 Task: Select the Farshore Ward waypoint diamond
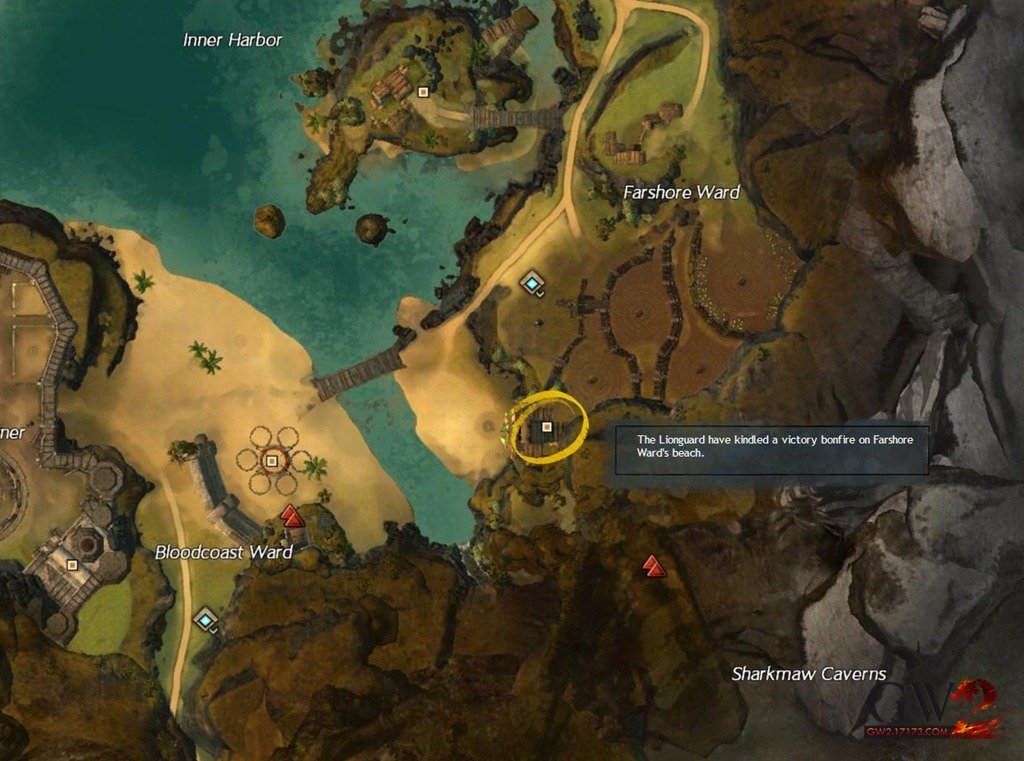point(532,283)
